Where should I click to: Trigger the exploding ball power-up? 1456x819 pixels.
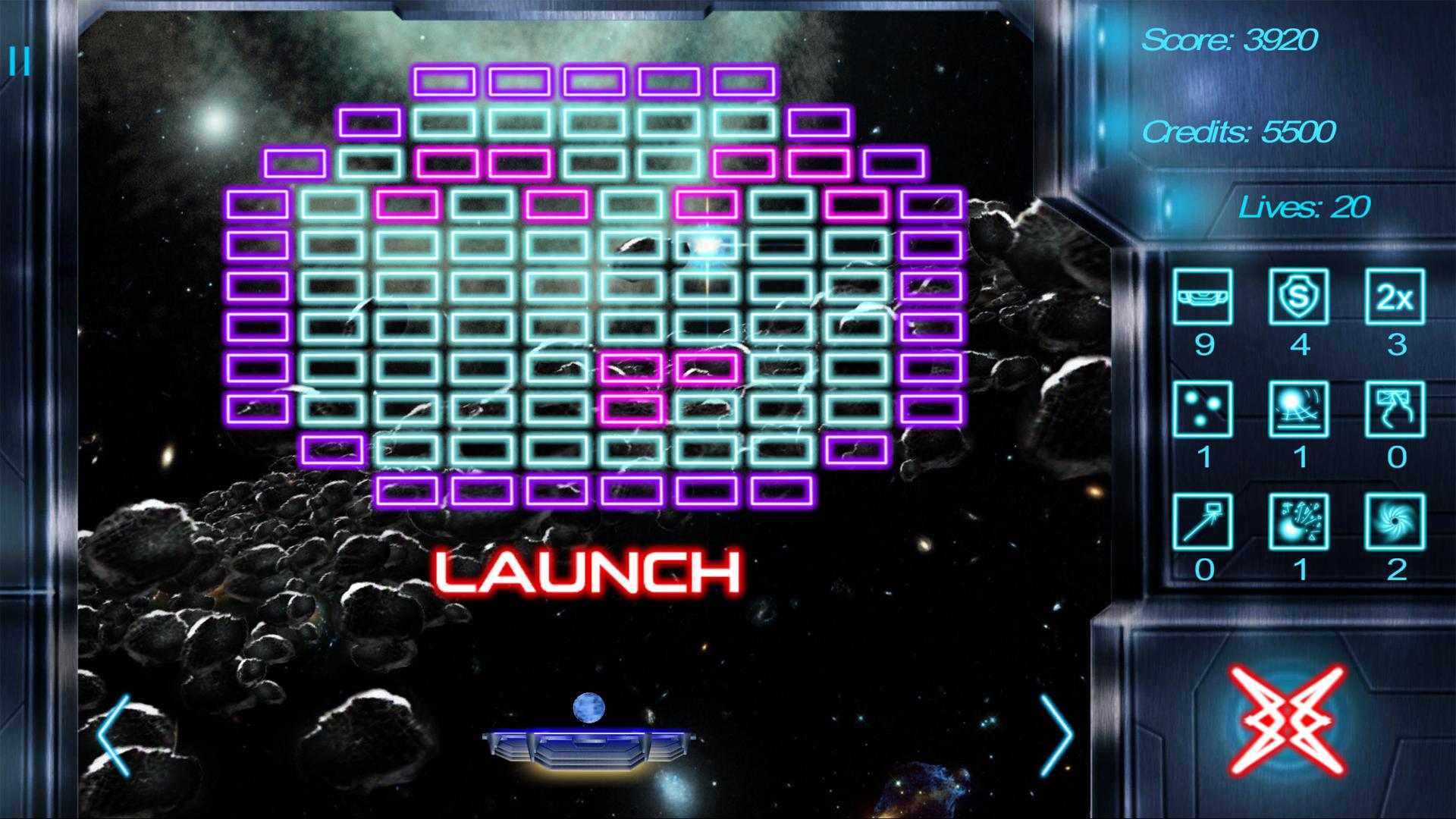click(1298, 521)
